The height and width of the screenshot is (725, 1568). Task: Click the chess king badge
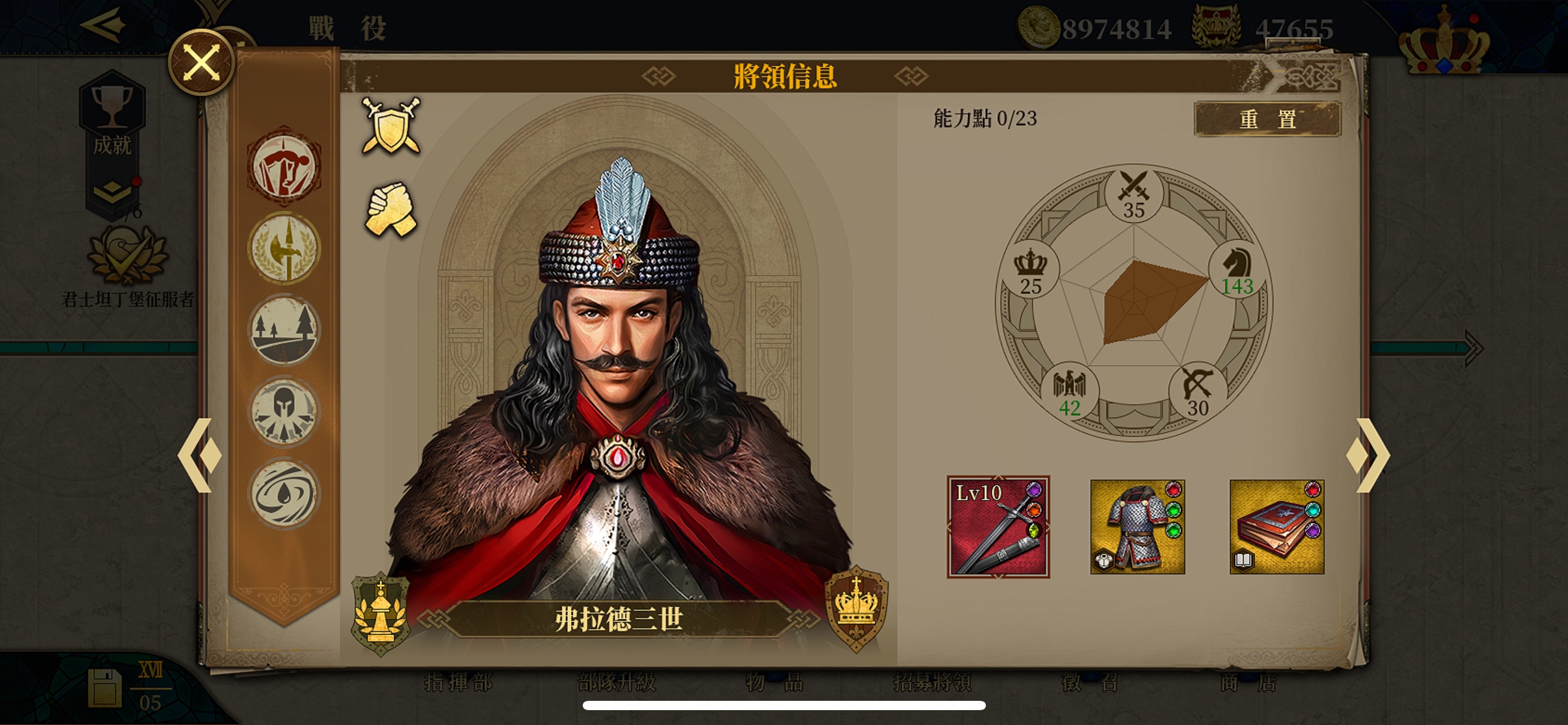[x=380, y=615]
